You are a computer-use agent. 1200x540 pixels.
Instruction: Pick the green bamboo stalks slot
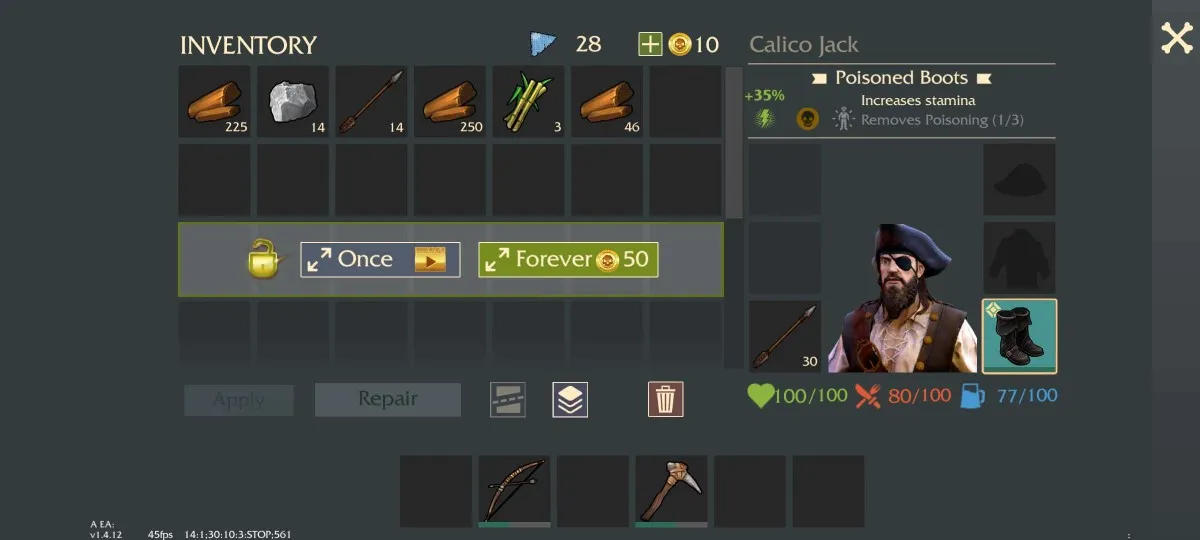(528, 101)
